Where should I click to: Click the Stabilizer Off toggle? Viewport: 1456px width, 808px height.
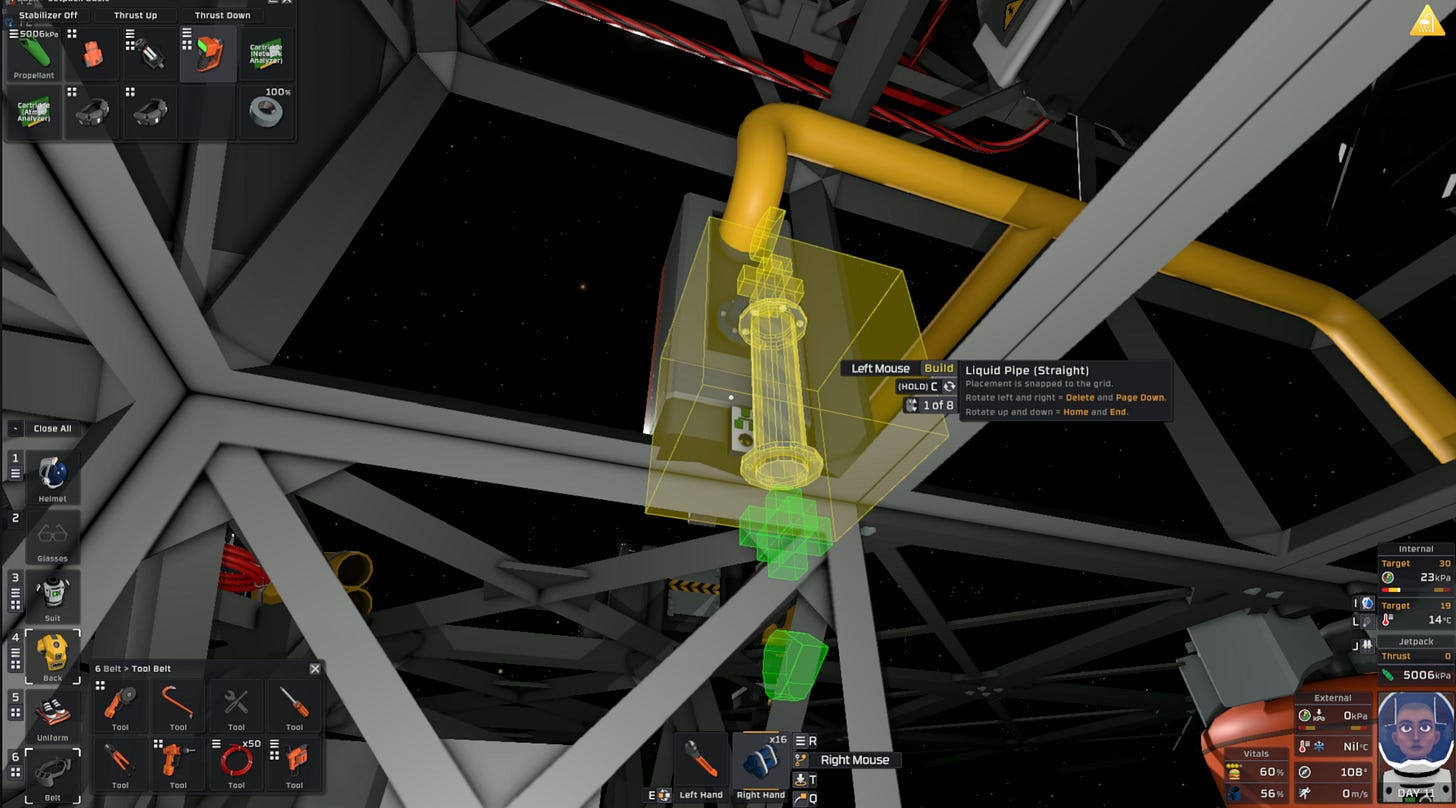tap(48, 15)
